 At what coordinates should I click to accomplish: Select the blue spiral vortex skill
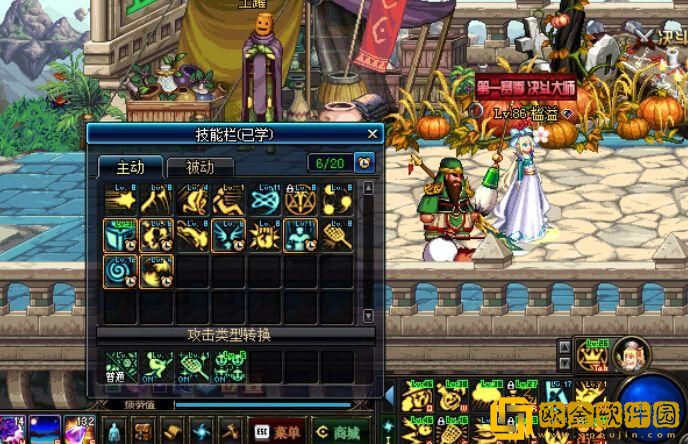point(119,270)
